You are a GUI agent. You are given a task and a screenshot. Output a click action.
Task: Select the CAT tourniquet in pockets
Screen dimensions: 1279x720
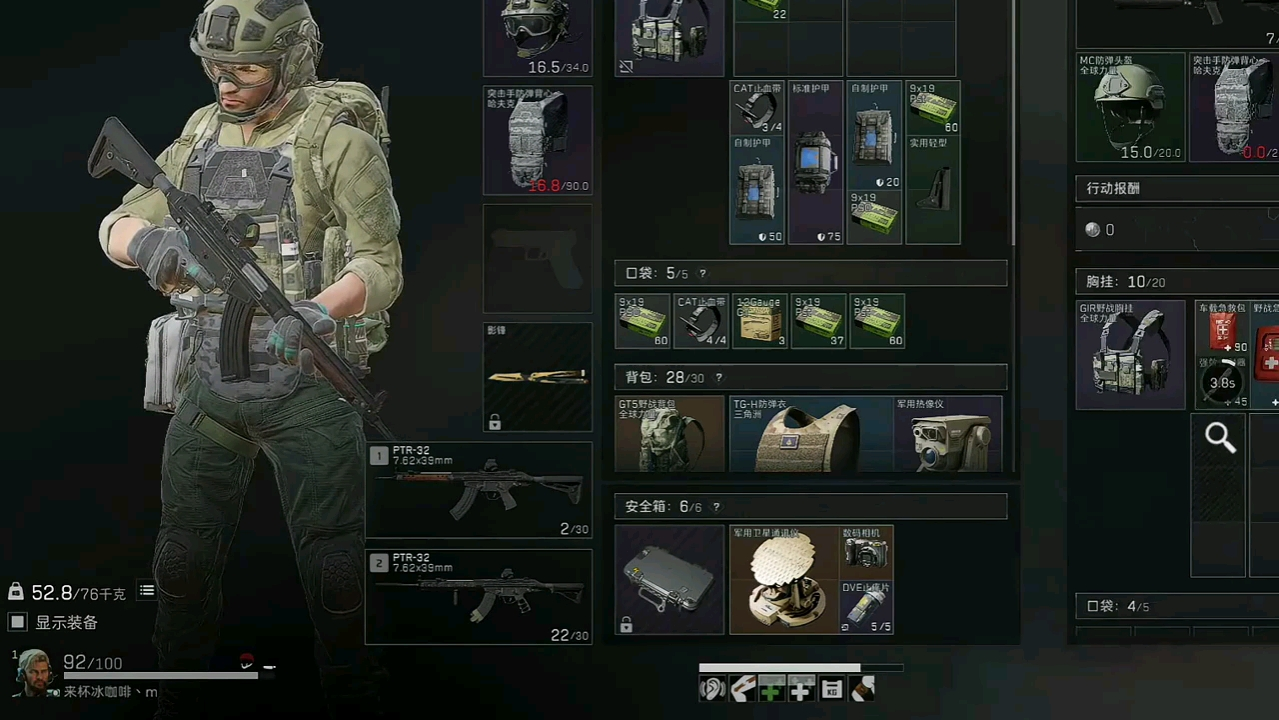point(701,321)
